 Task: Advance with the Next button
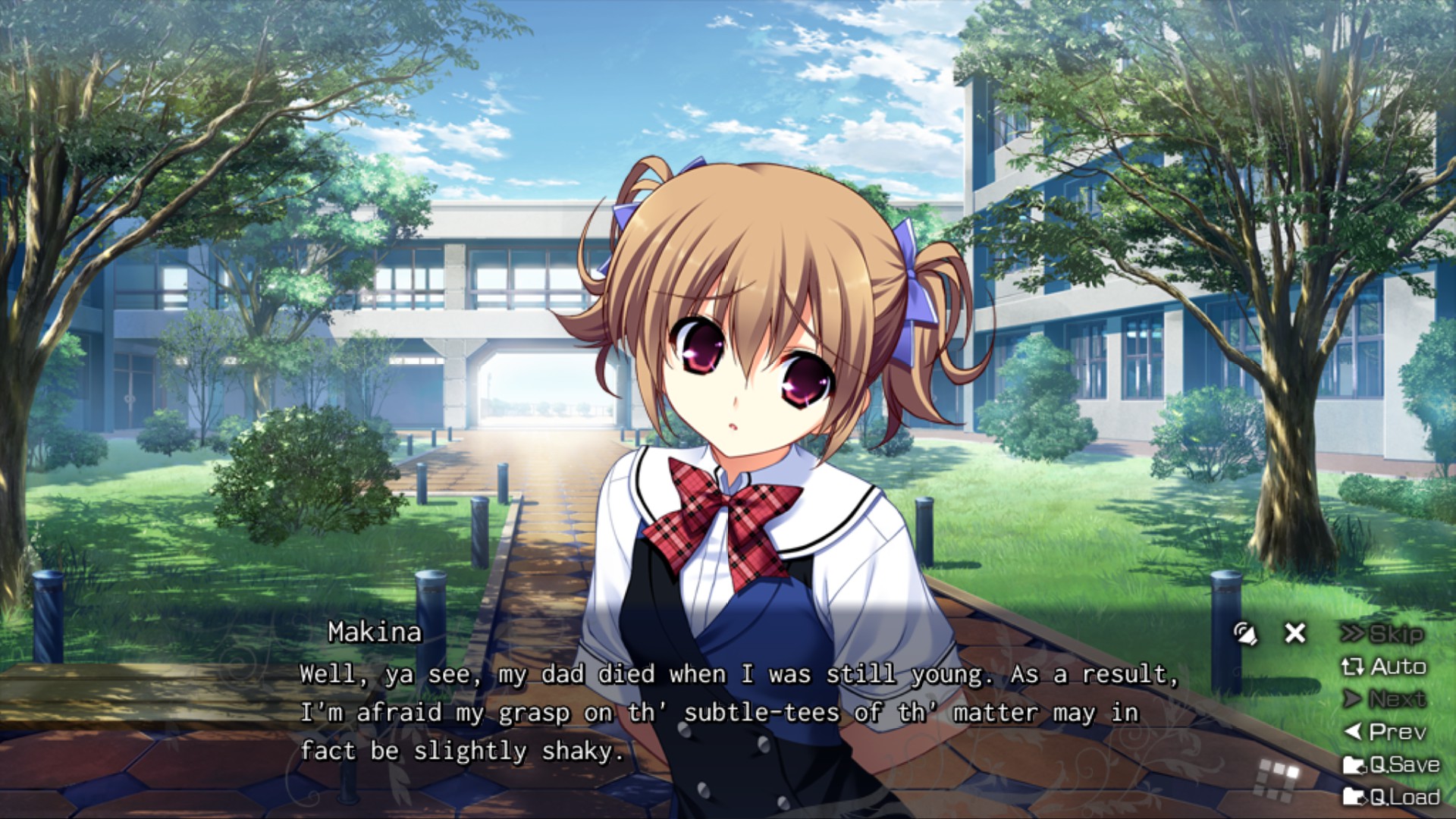tap(1385, 699)
